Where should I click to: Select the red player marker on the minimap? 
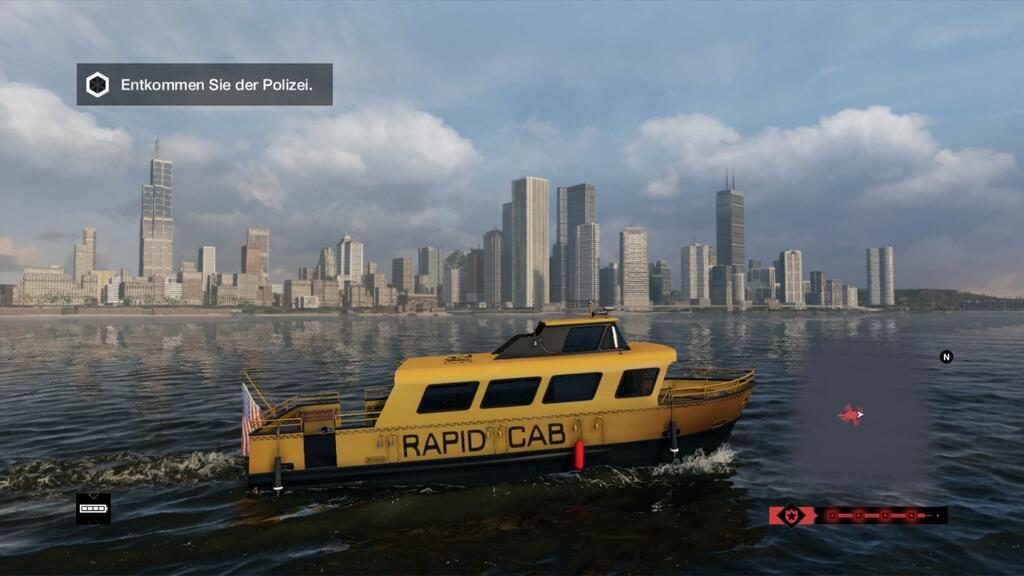point(850,414)
